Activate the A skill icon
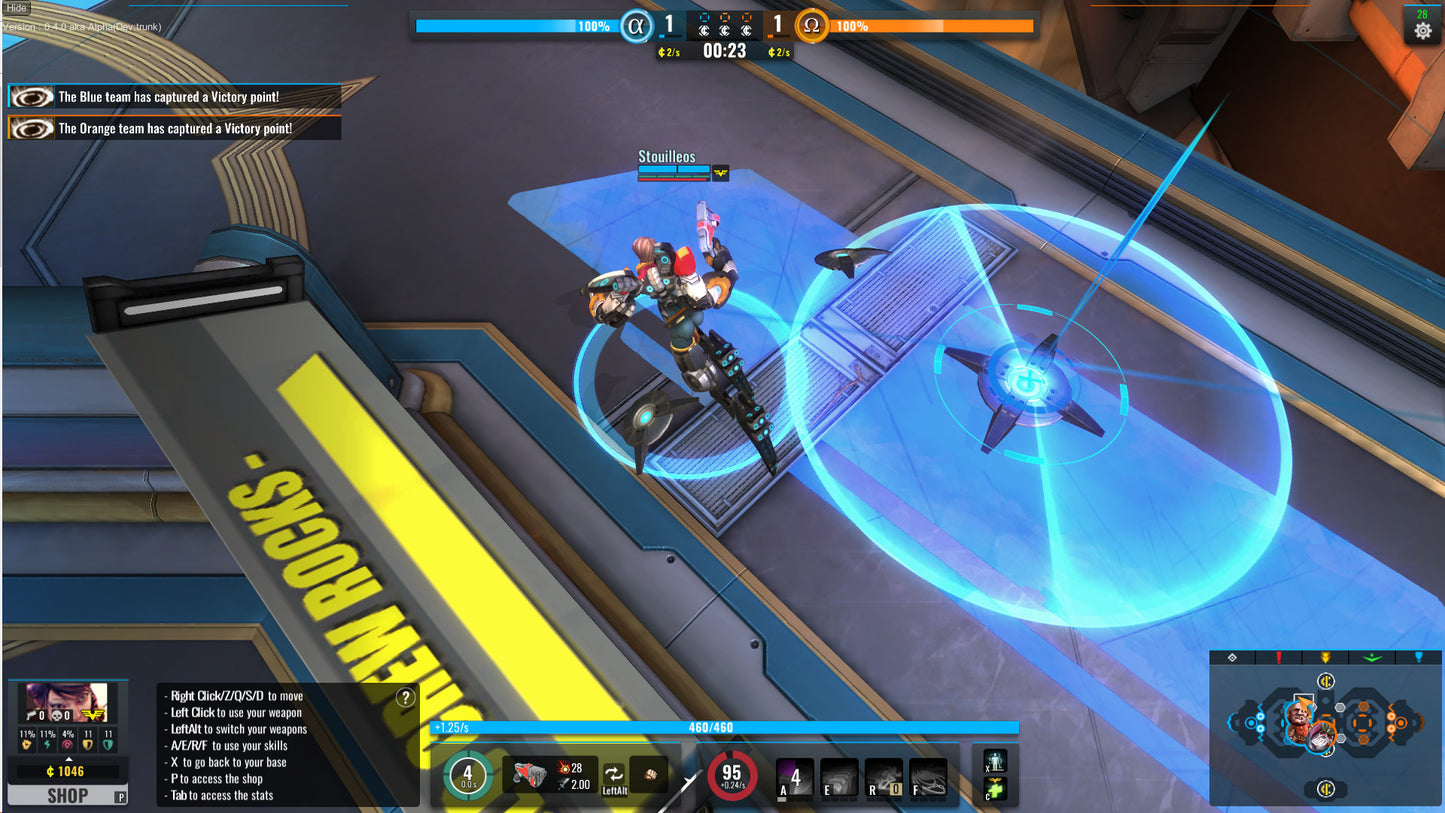 pyautogui.click(x=795, y=777)
